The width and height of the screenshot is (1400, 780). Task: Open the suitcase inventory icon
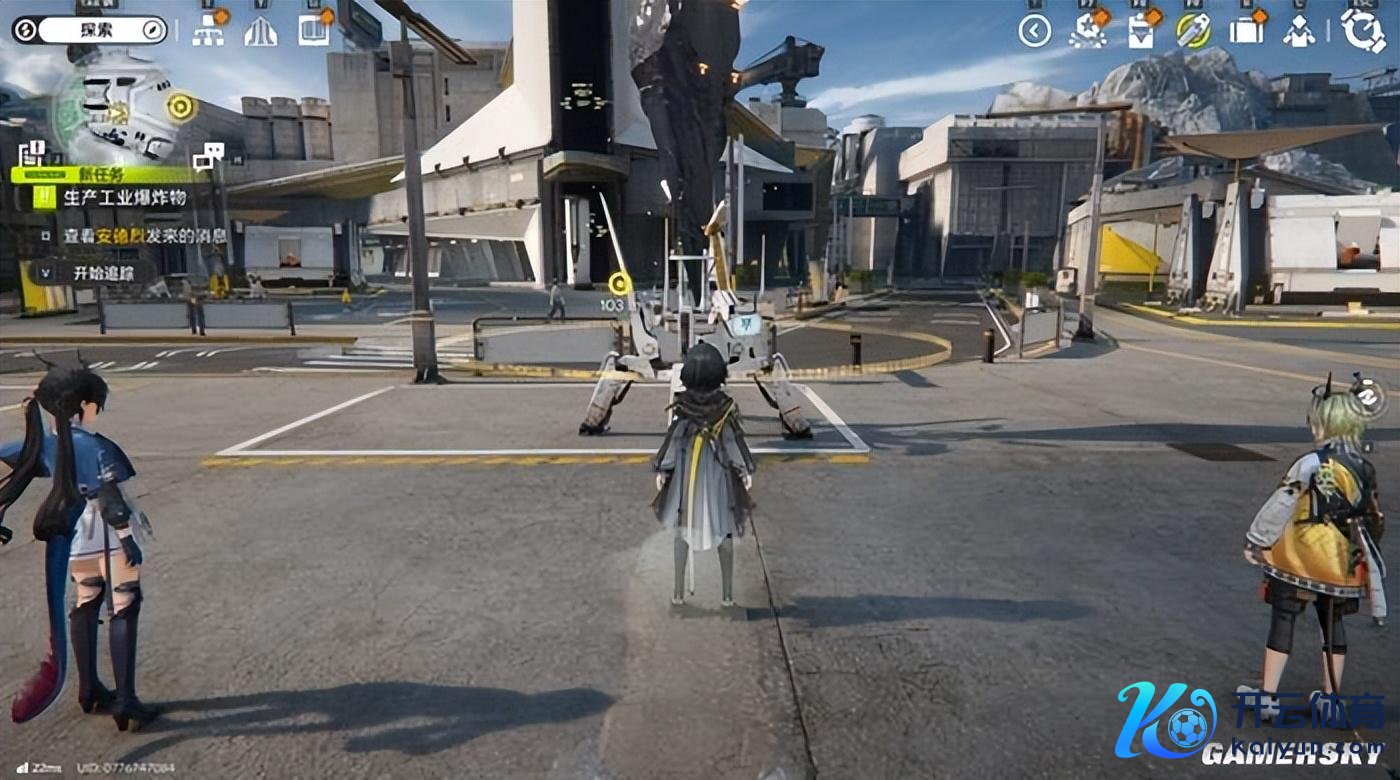pos(1246,30)
